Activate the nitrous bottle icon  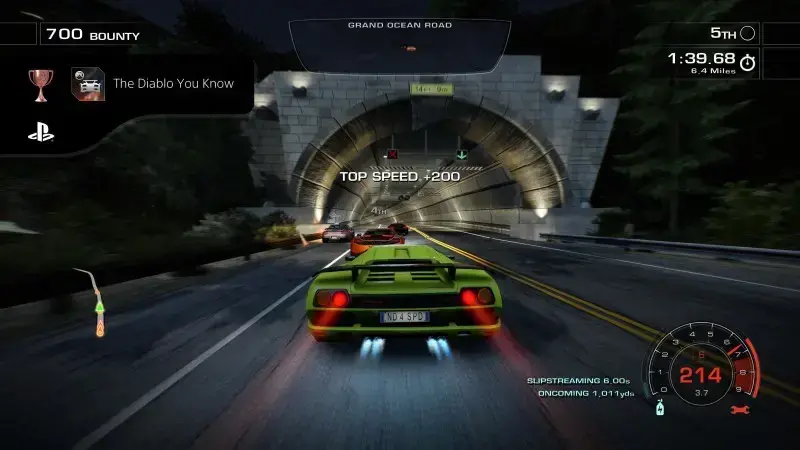(660, 409)
